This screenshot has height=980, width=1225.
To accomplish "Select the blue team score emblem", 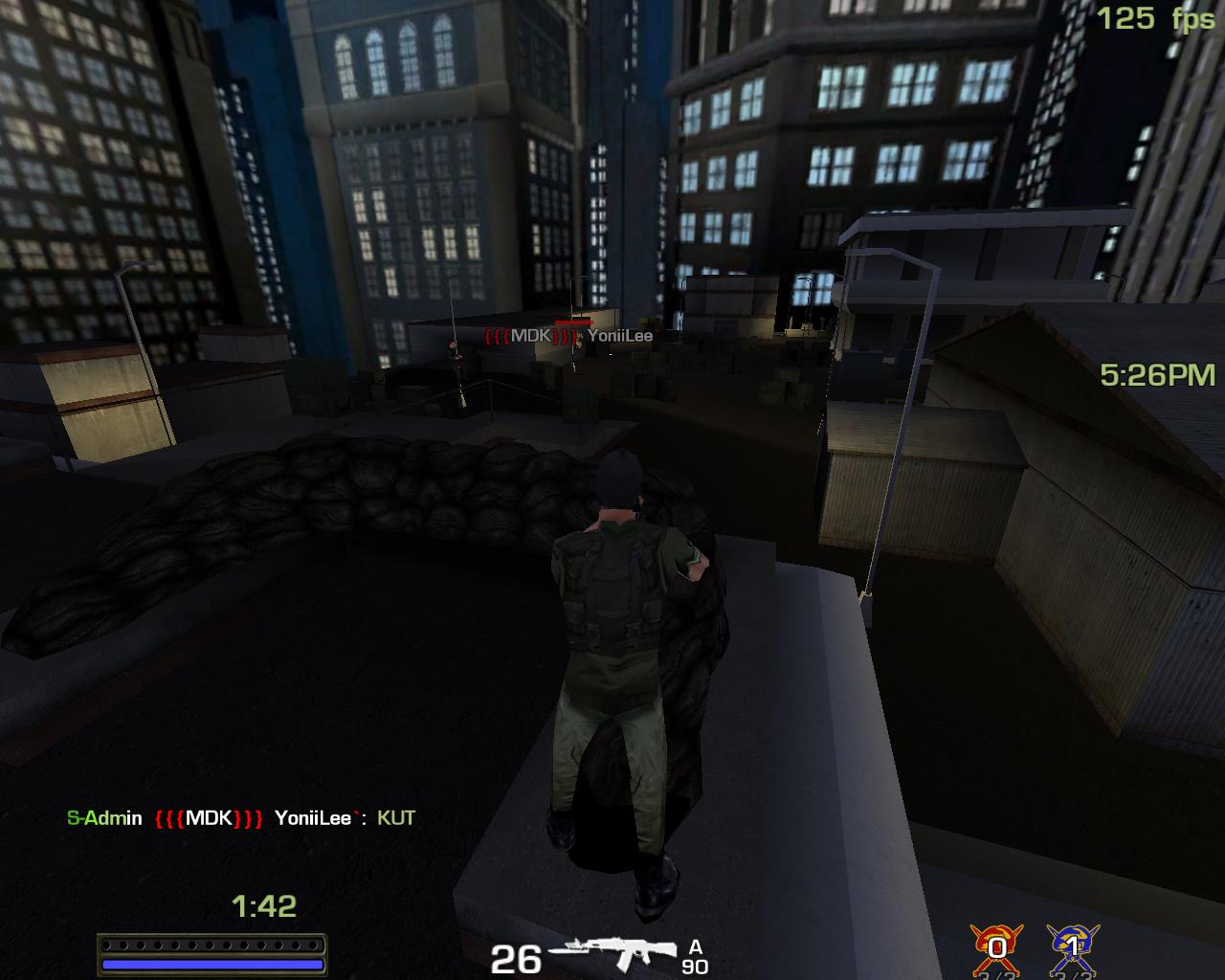I will click(x=1072, y=947).
